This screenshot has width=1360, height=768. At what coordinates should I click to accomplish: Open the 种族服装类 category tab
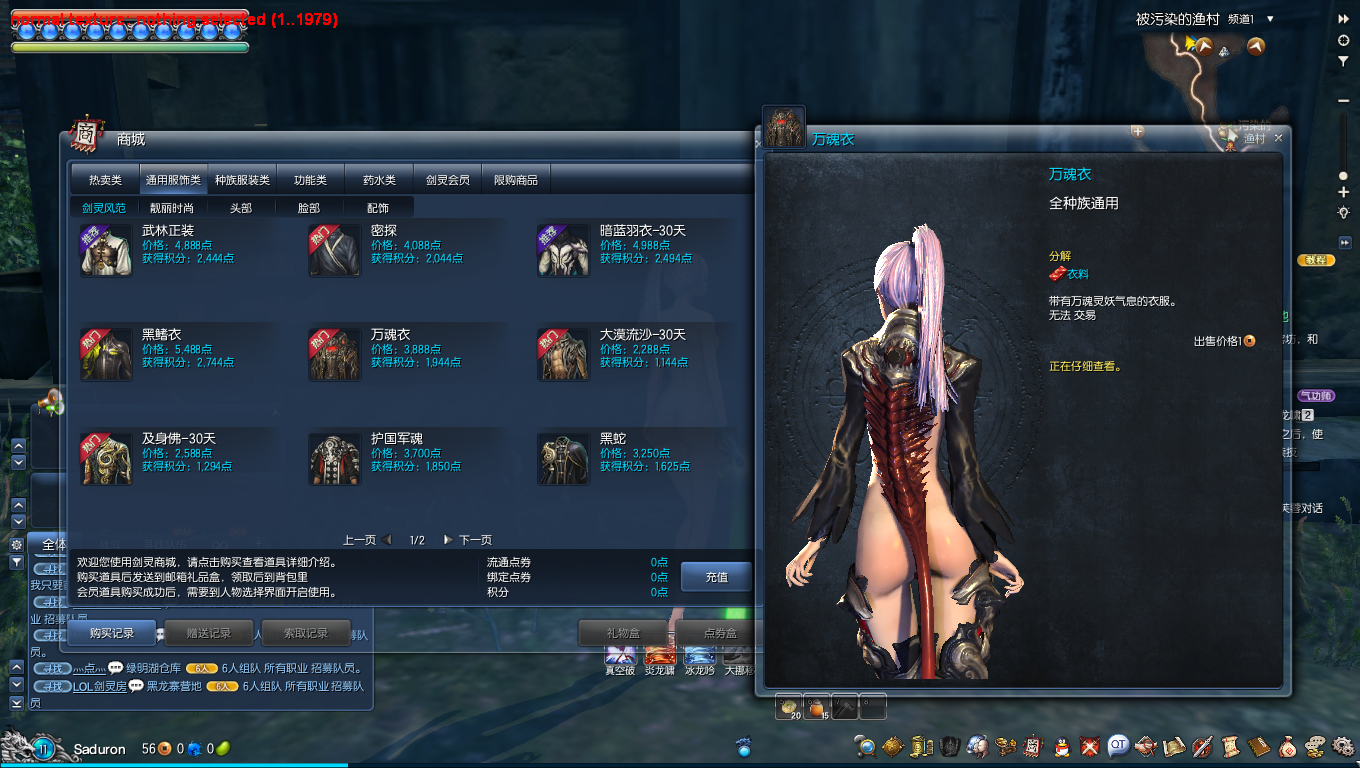point(242,180)
